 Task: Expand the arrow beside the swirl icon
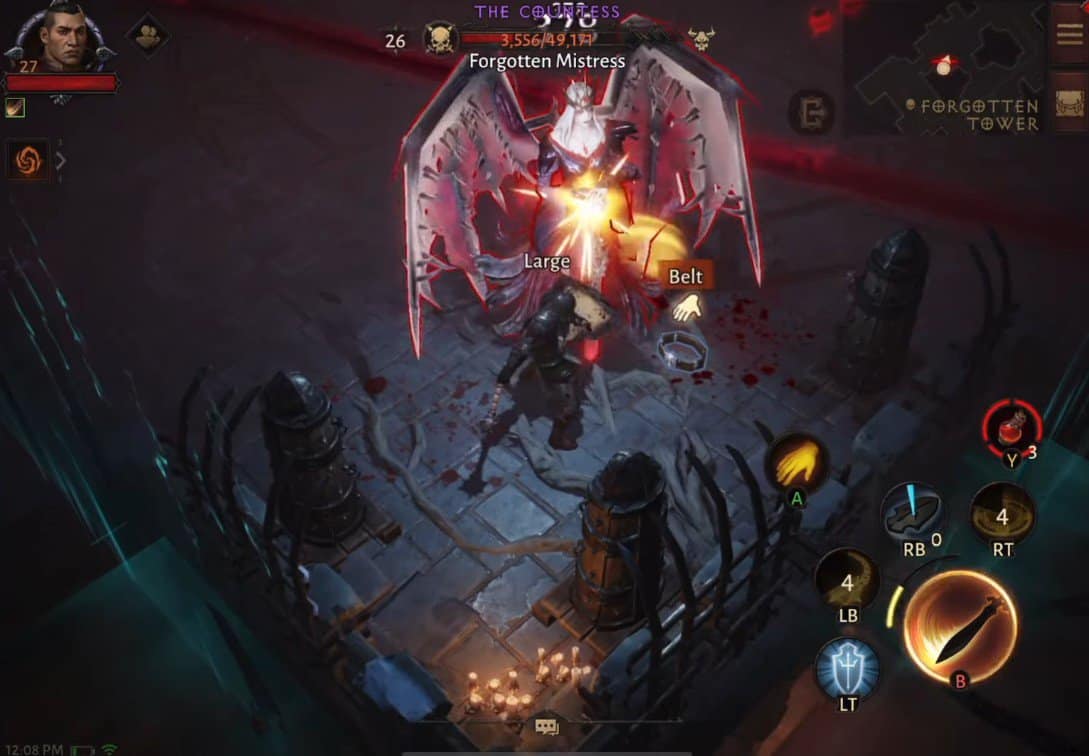coord(60,160)
